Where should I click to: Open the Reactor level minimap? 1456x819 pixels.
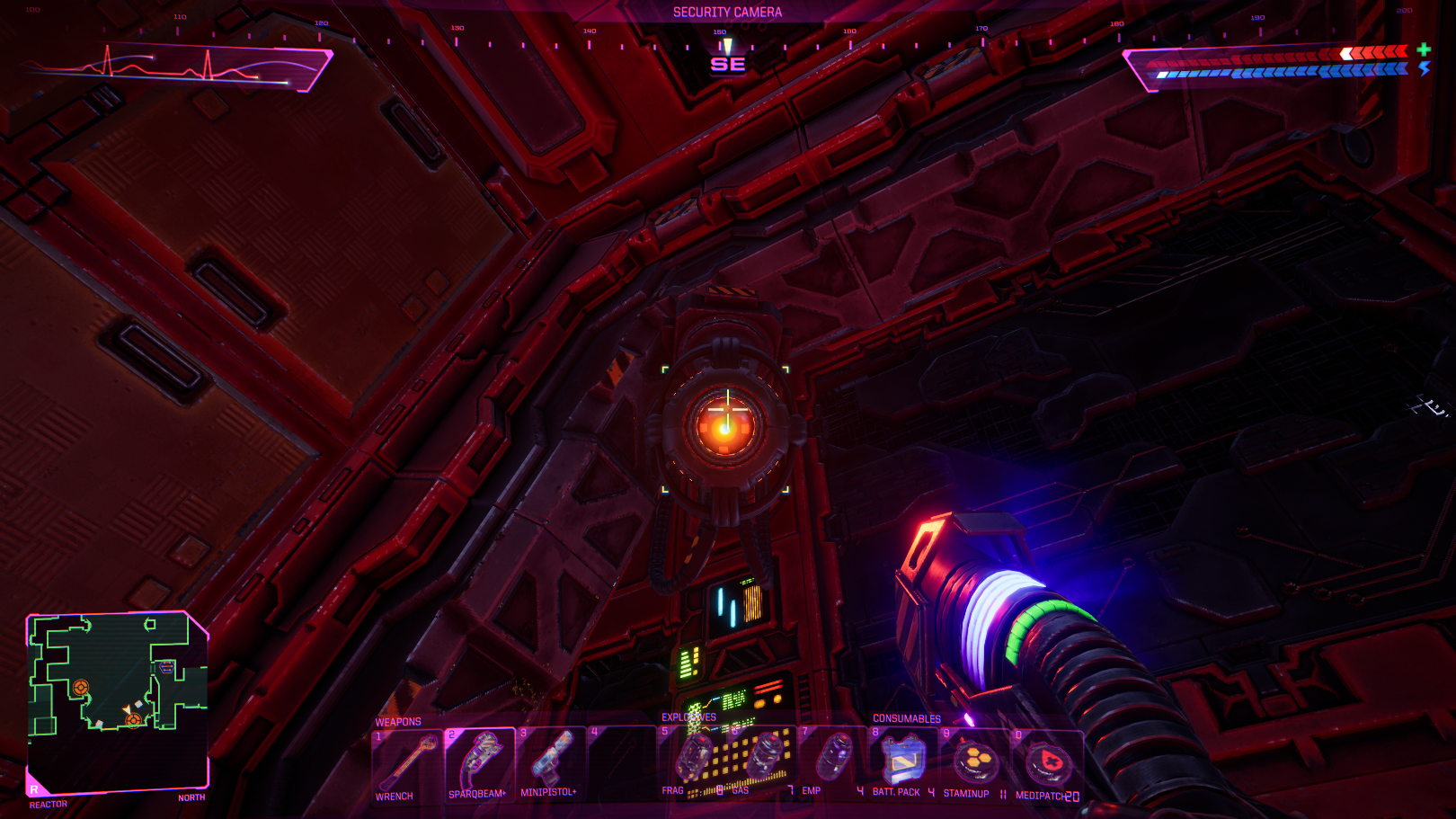coord(118,702)
